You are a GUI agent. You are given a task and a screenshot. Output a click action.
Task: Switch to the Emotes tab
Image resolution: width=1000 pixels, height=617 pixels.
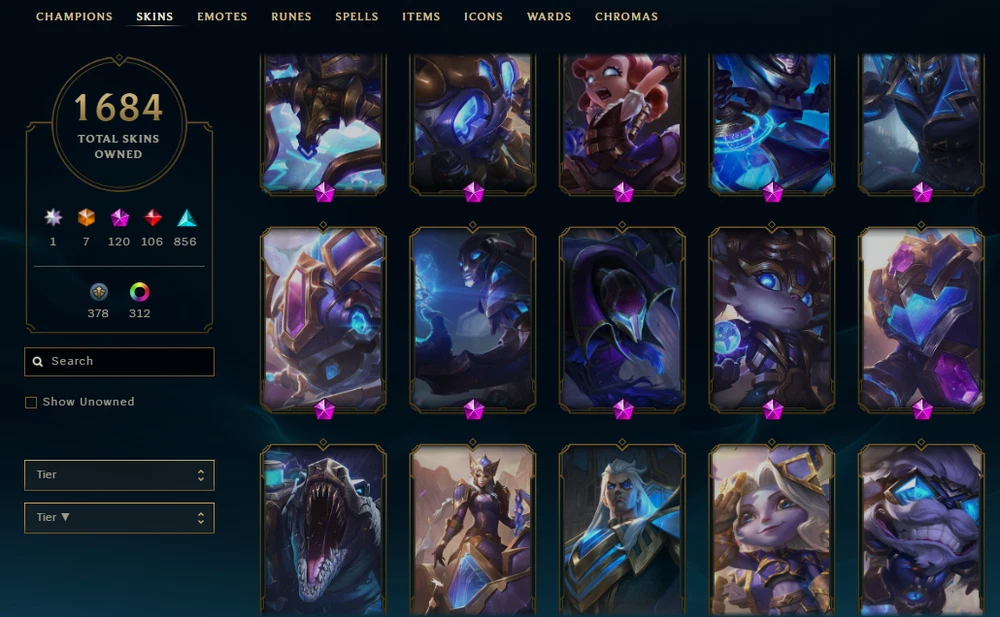tap(222, 17)
